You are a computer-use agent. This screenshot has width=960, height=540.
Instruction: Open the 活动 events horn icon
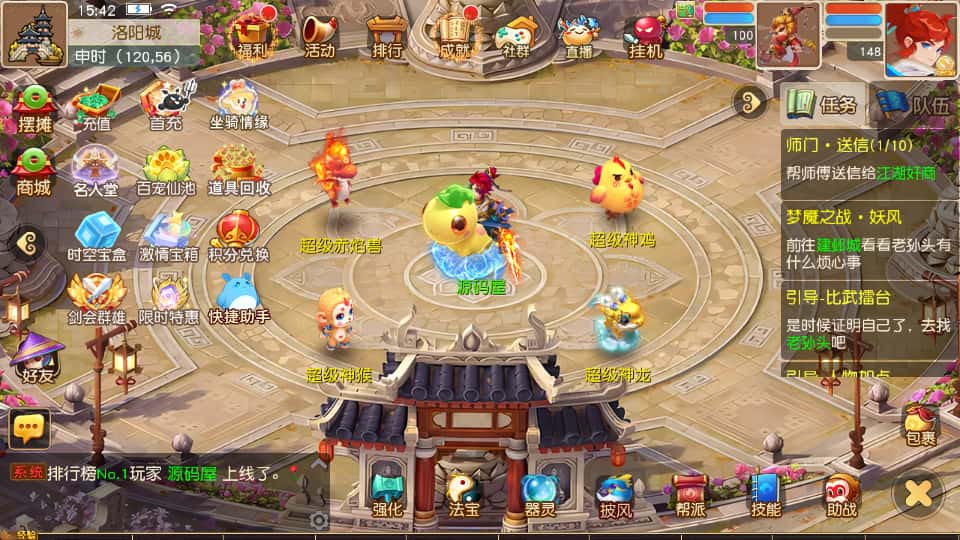point(319,34)
